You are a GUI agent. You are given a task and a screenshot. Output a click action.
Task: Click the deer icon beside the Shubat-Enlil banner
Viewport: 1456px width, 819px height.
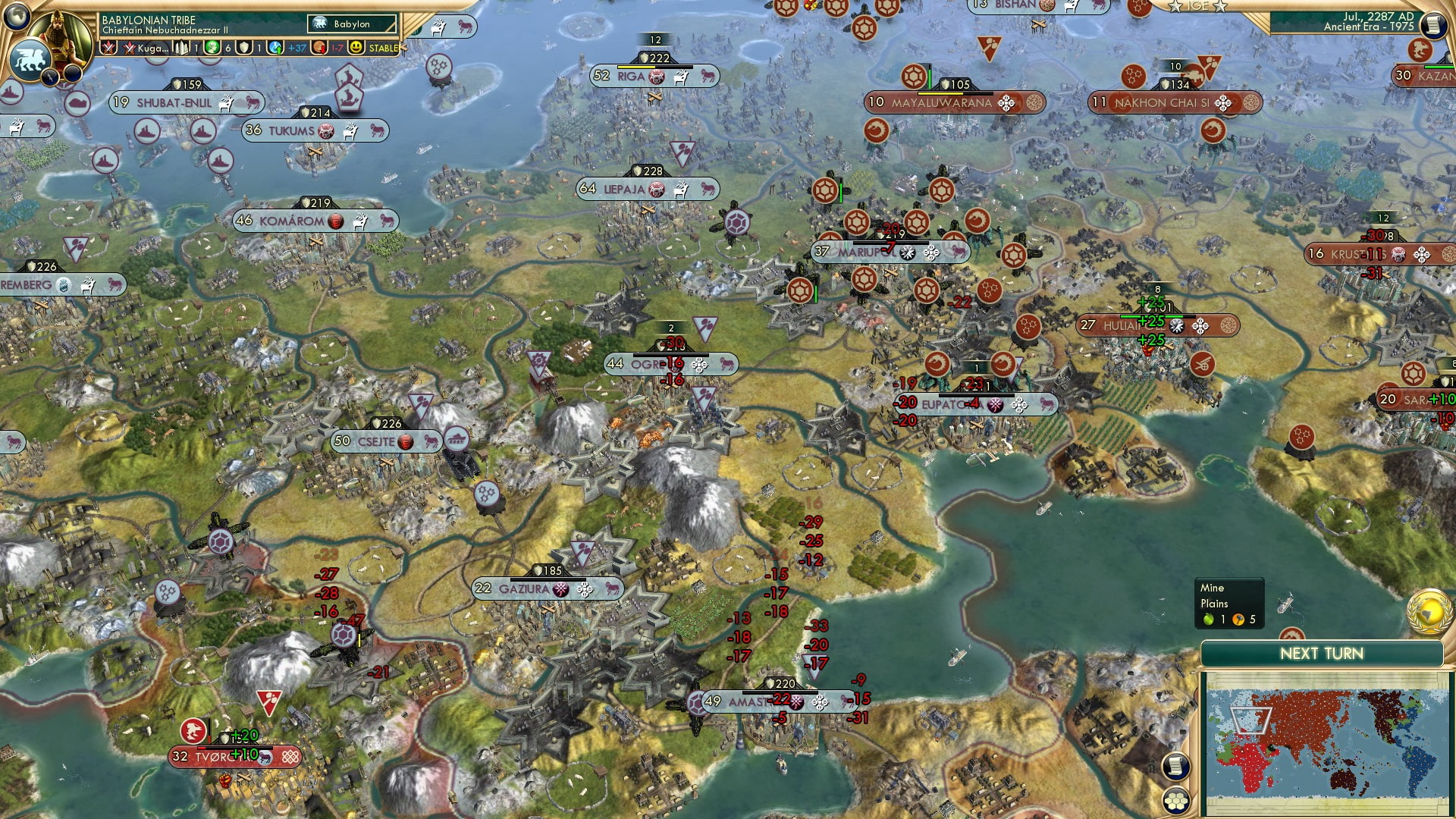[x=224, y=104]
